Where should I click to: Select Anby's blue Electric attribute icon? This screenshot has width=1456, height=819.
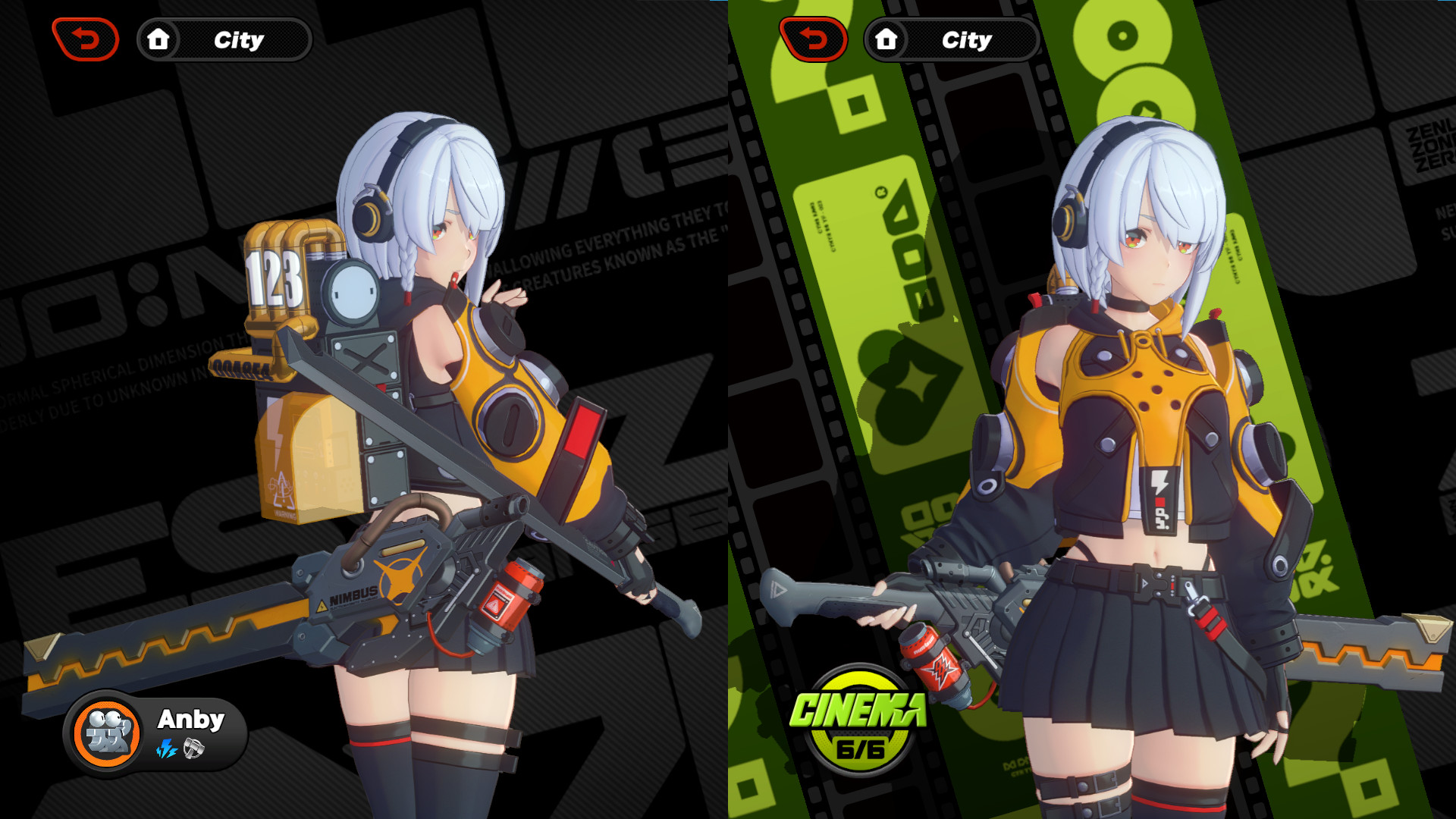(x=166, y=749)
